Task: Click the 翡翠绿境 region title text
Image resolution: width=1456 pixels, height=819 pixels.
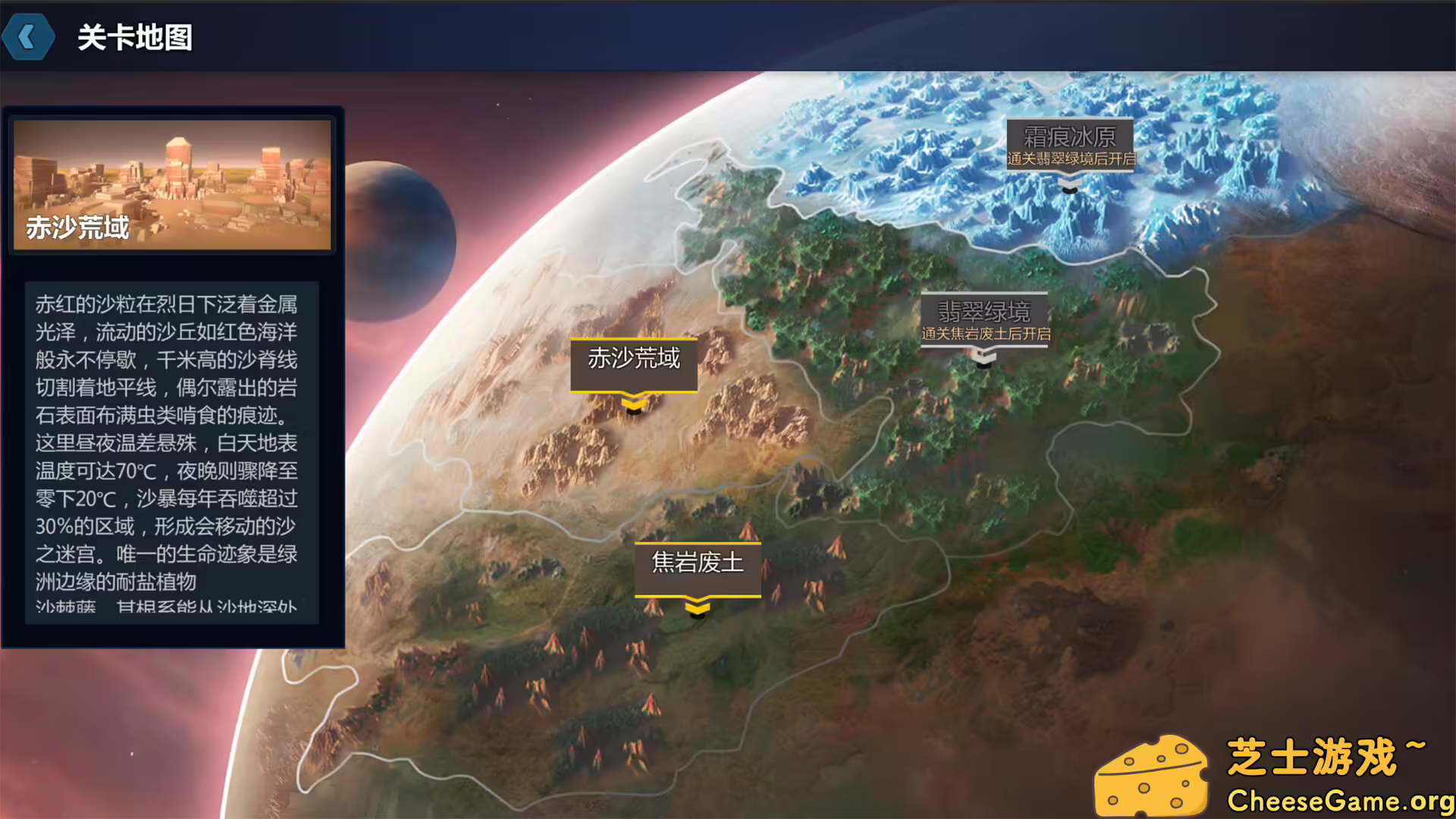Action: click(986, 308)
